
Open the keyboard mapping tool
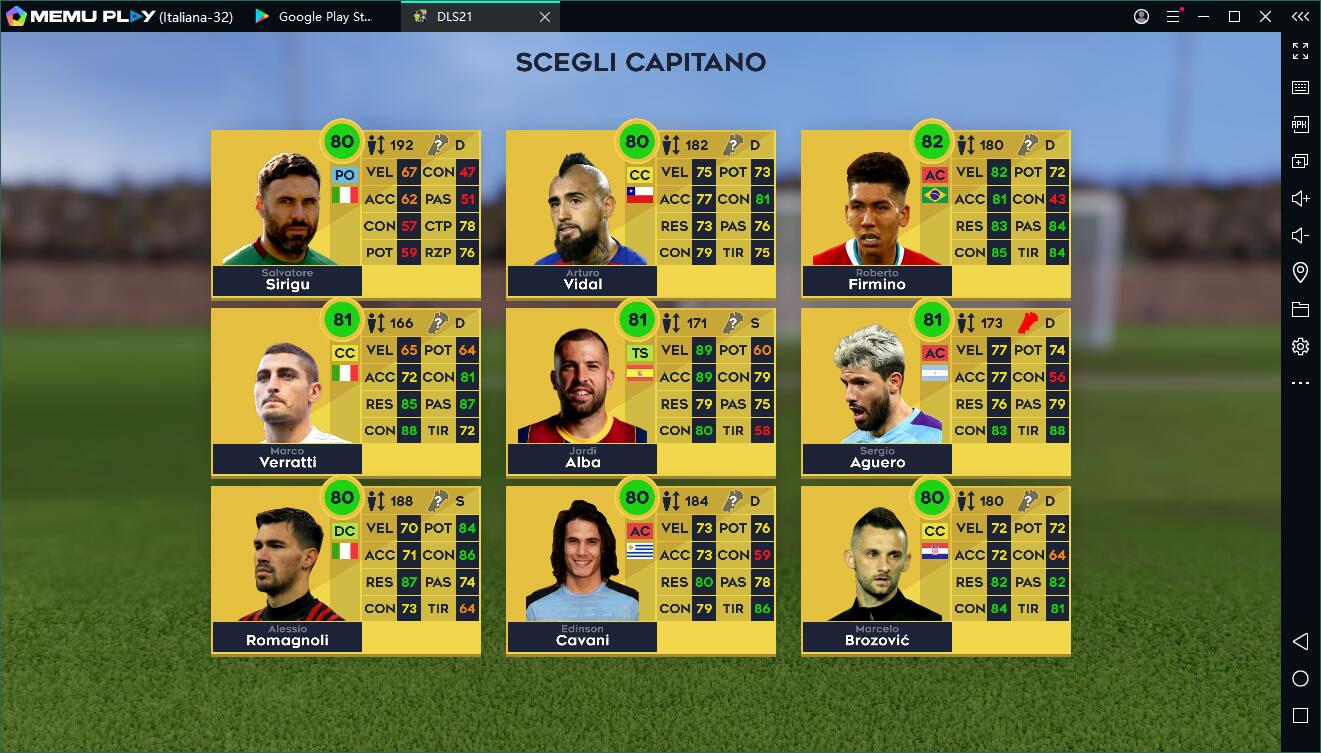click(1299, 86)
